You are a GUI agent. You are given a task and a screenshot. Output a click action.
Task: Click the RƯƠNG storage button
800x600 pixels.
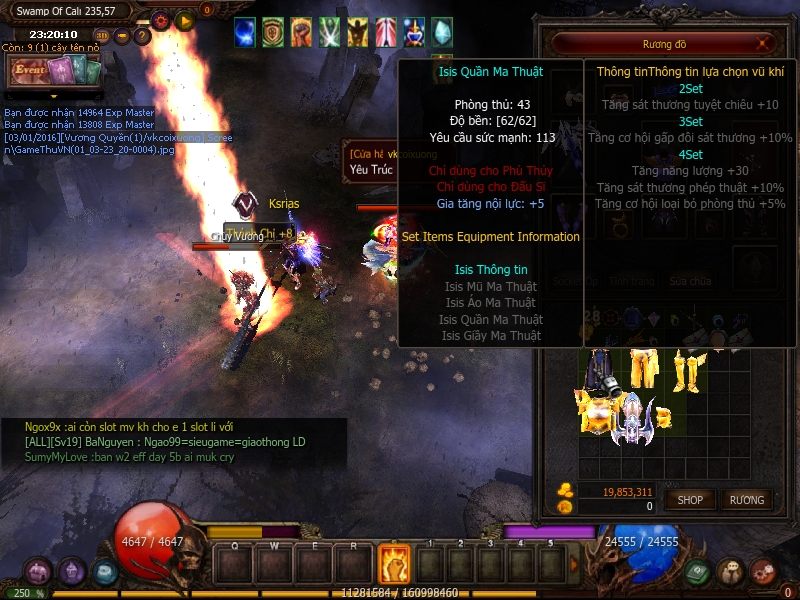click(x=746, y=499)
